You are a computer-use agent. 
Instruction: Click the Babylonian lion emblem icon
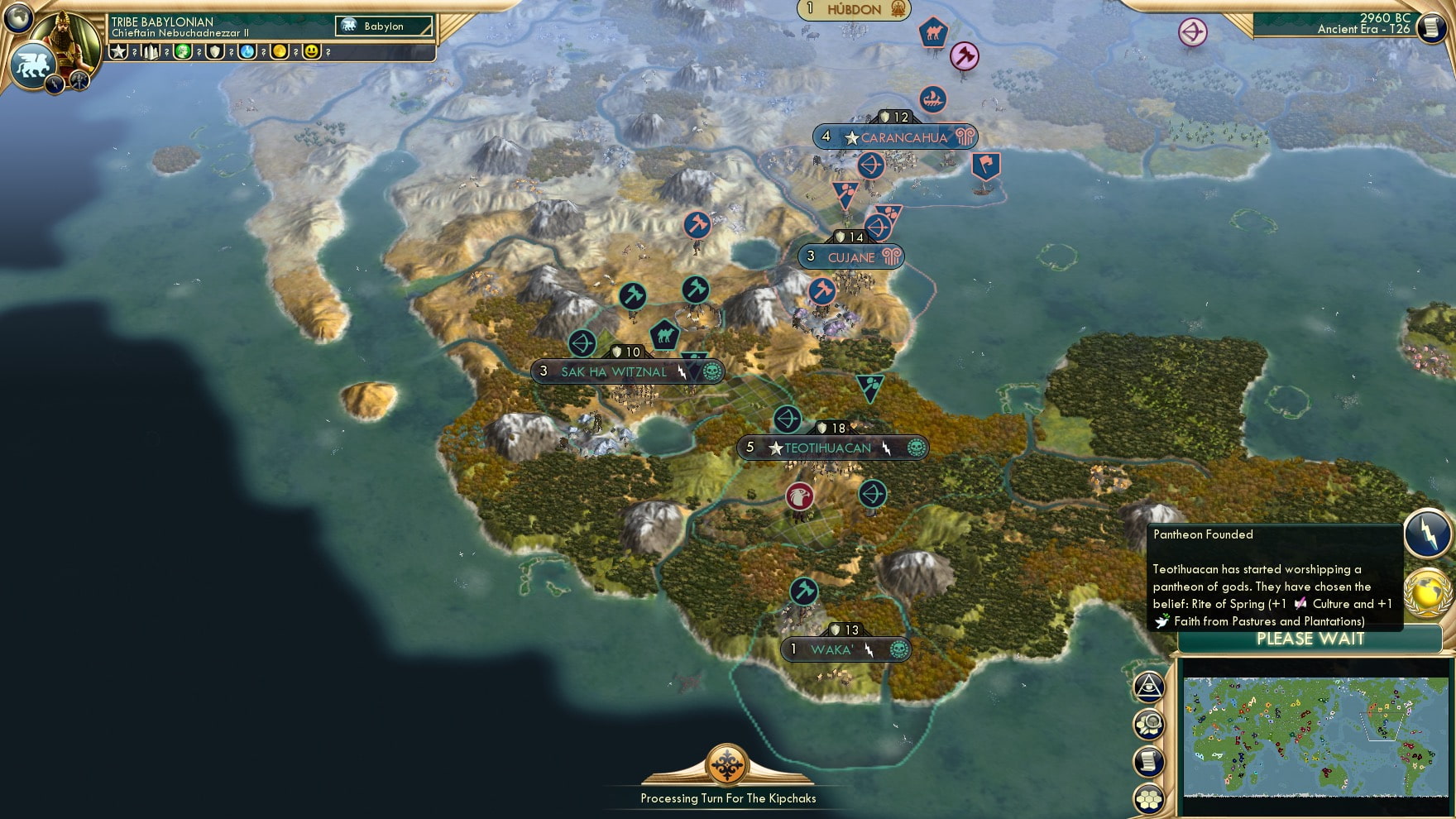coord(34,65)
